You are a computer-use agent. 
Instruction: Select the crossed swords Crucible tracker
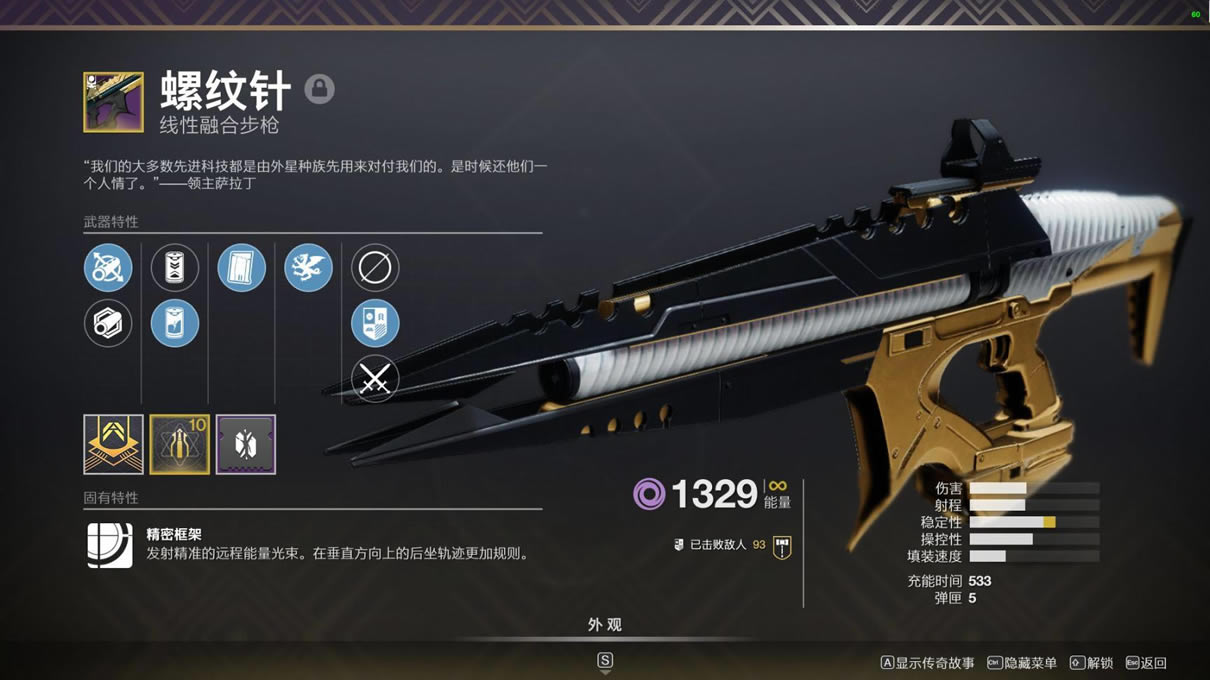click(x=375, y=380)
